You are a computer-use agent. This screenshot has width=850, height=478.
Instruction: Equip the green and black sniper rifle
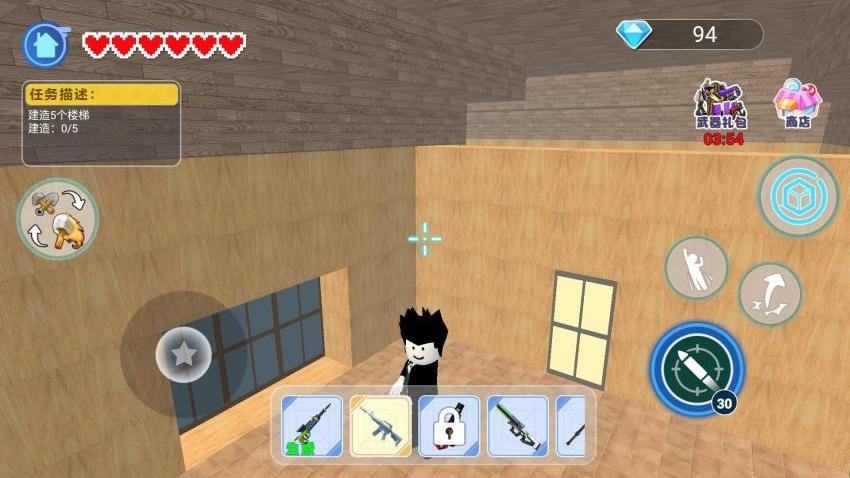[517, 425]
